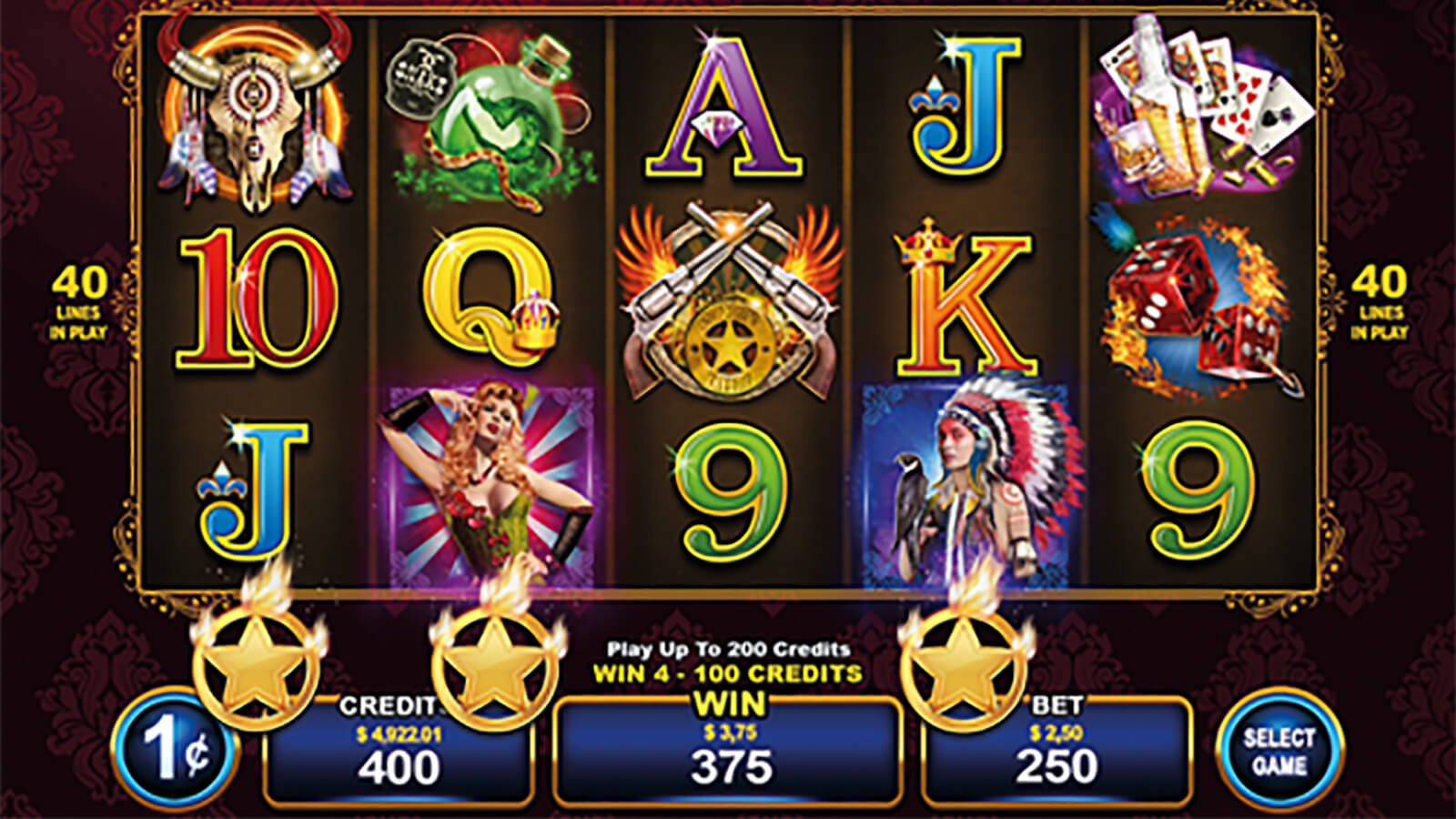1456x819 pixels.
Task: Open the Select Game menu
Action: point(1279,750)
